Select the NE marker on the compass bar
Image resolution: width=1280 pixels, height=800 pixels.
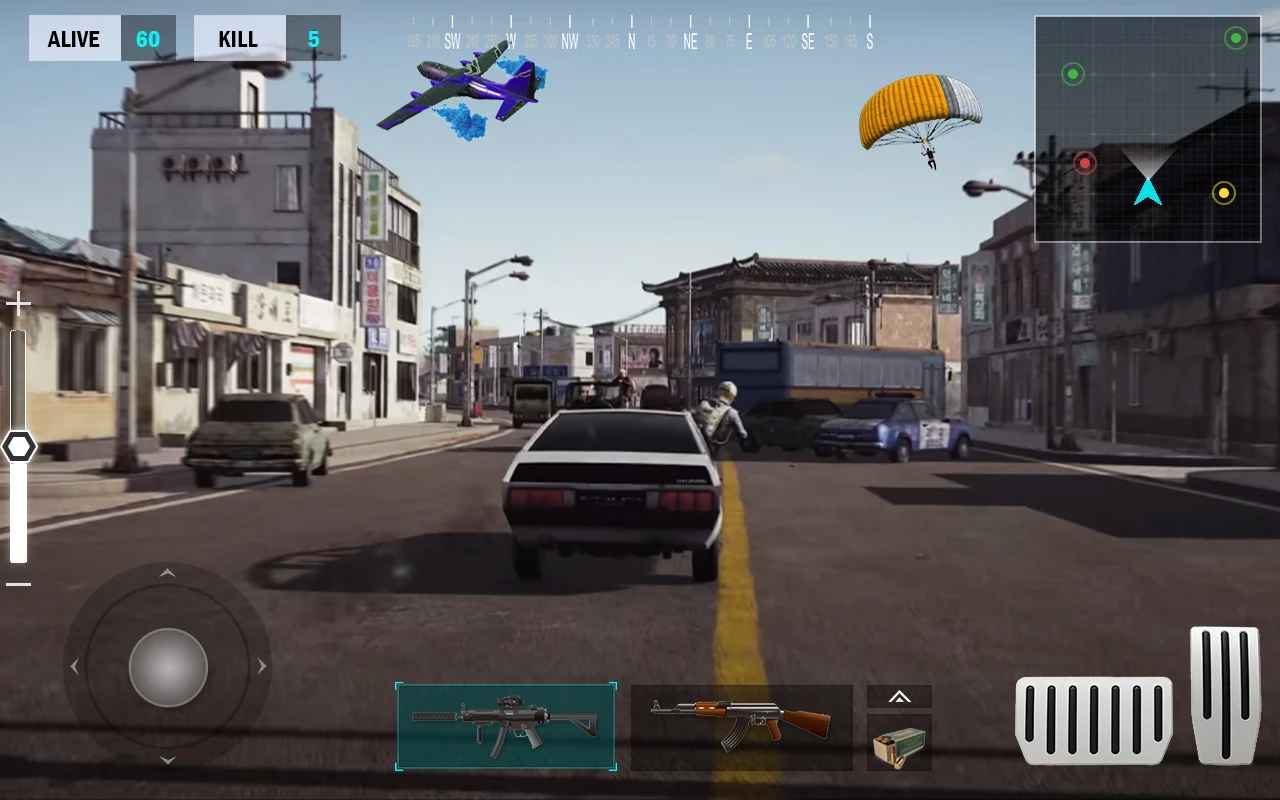pyautogui.click(x=689, y=43)
